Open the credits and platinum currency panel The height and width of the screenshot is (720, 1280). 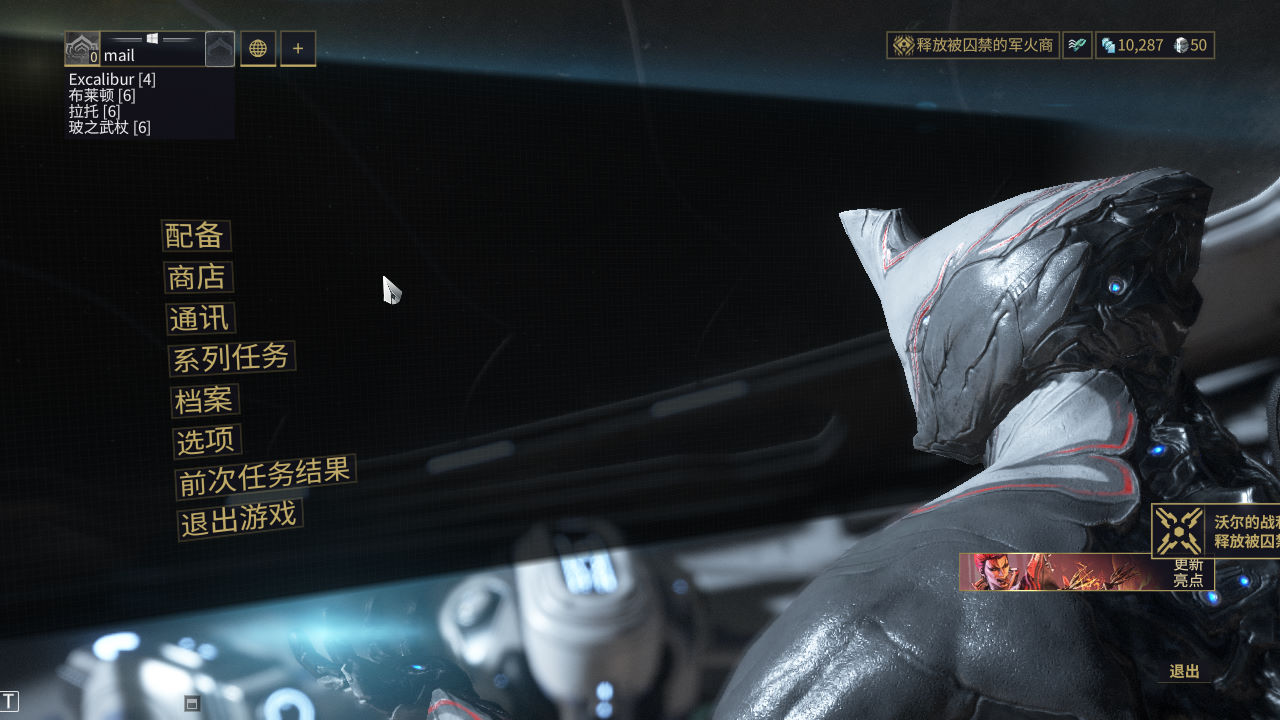[1154, 45]
